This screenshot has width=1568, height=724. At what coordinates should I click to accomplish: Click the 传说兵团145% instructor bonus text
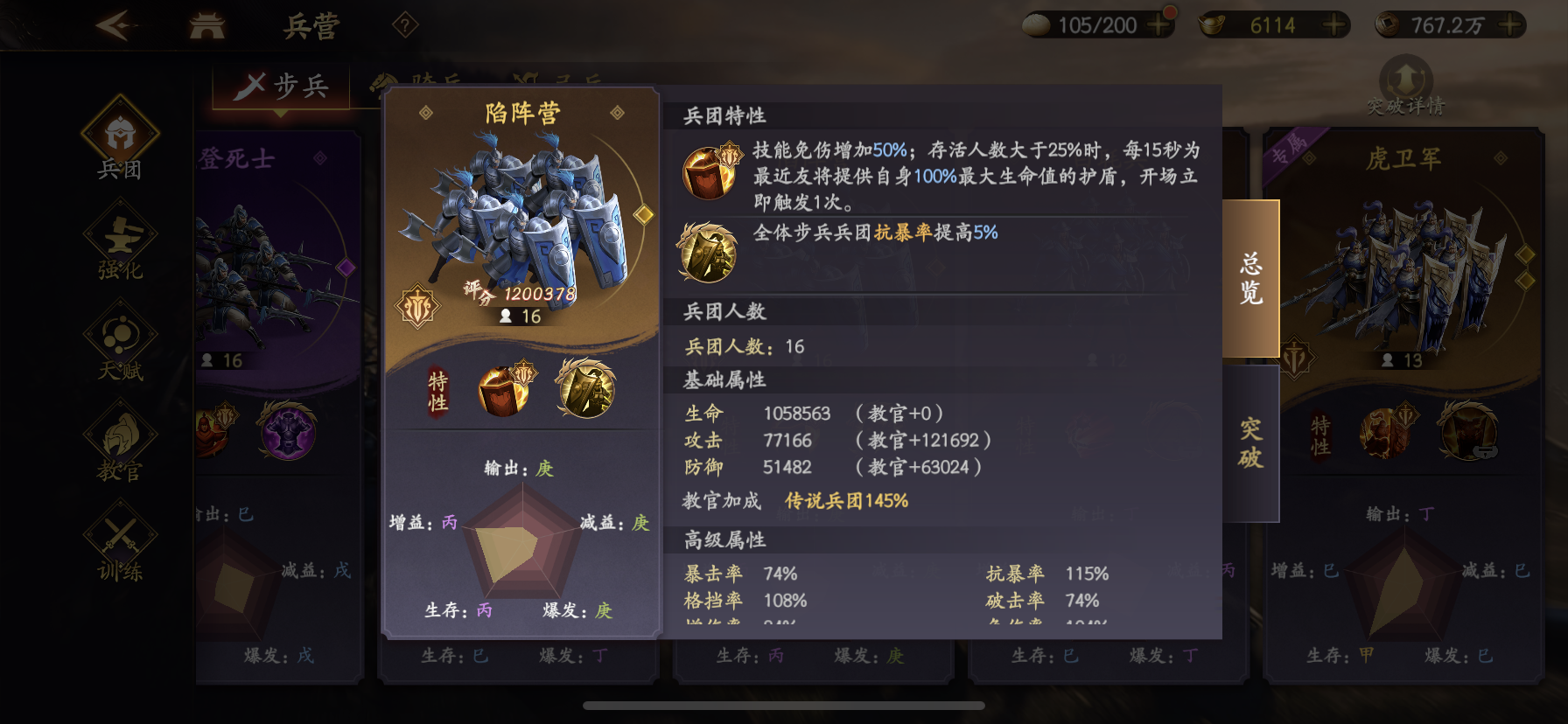point(844,501)
